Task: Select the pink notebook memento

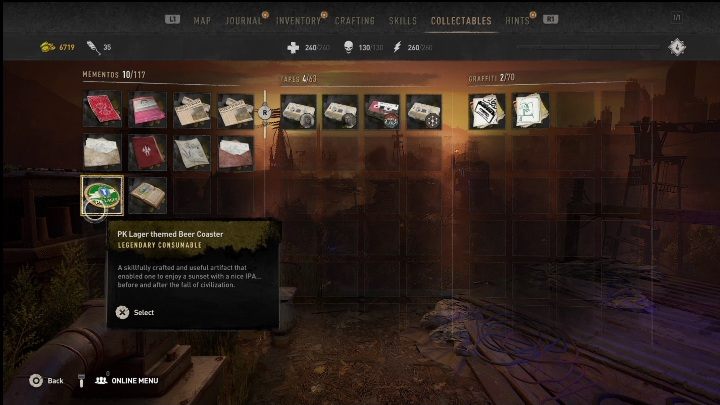Action: pos(147,110)
